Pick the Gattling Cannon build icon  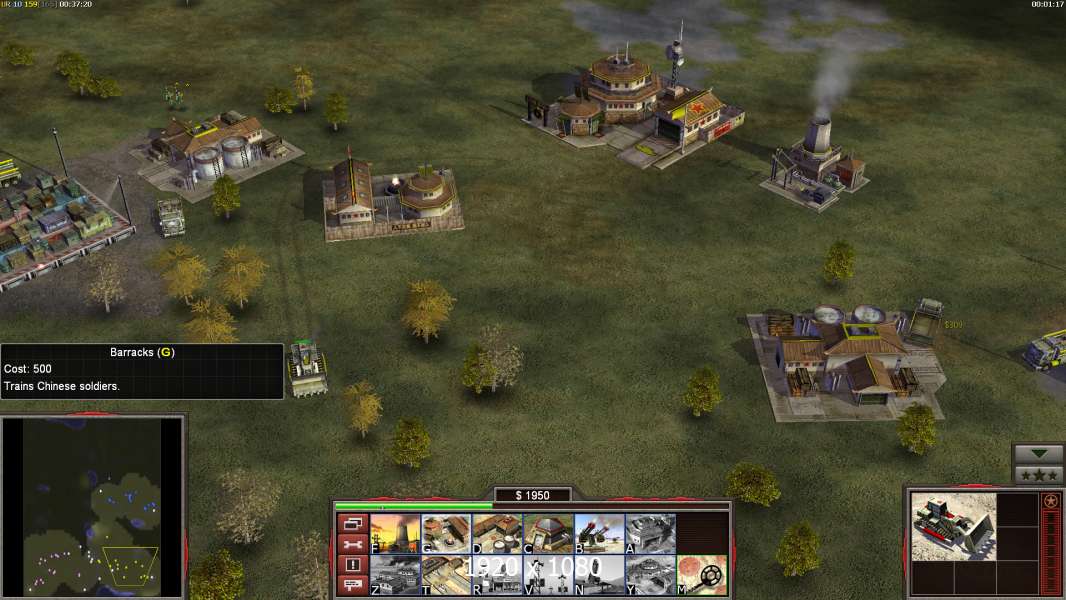pos(599,534)
